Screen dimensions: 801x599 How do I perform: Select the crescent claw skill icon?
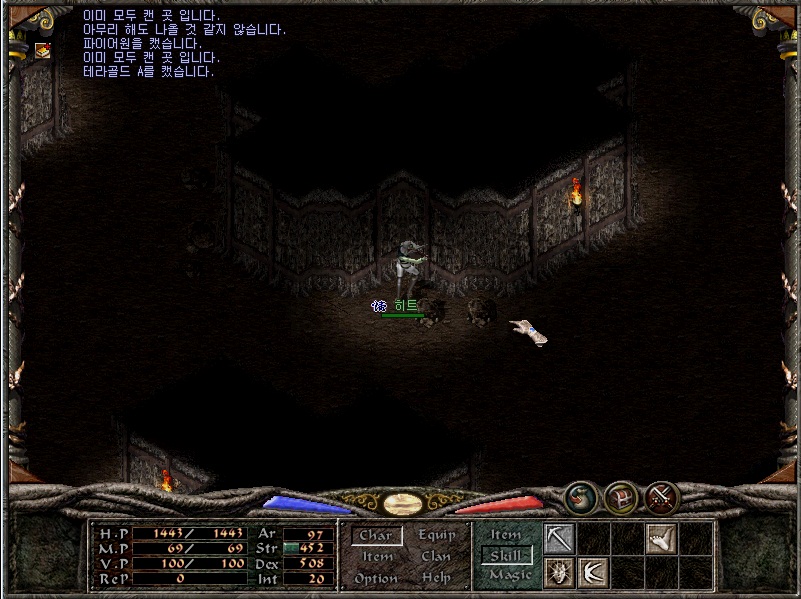click(593, 573)
